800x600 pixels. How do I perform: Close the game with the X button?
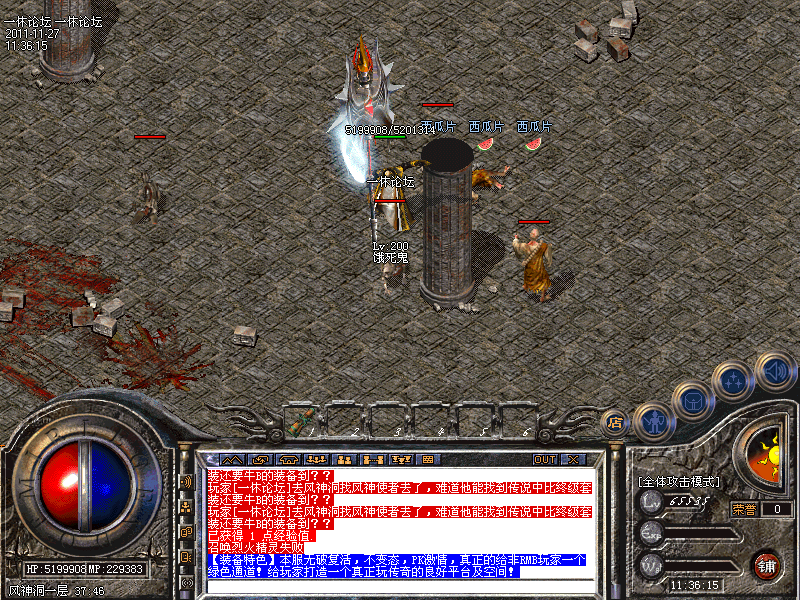[x=572, y=460]
